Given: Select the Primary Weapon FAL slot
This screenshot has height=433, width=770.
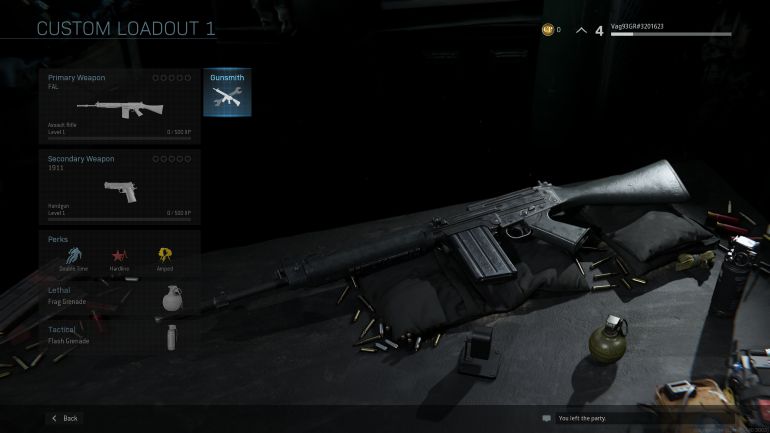Looking at the screenshot, I should click(x=120, y=105).
